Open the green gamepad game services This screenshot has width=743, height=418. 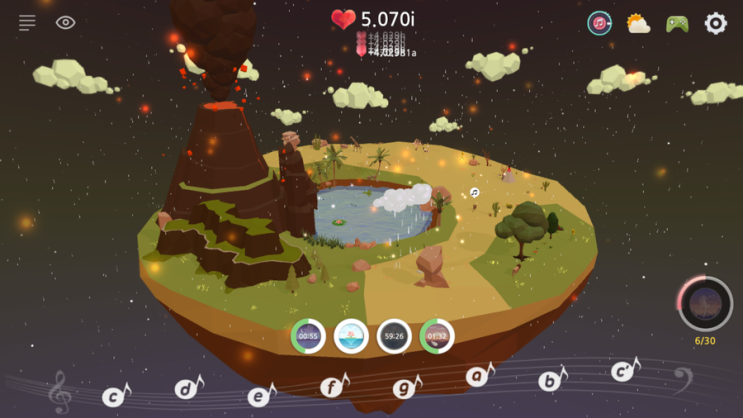tap(677, 23)
